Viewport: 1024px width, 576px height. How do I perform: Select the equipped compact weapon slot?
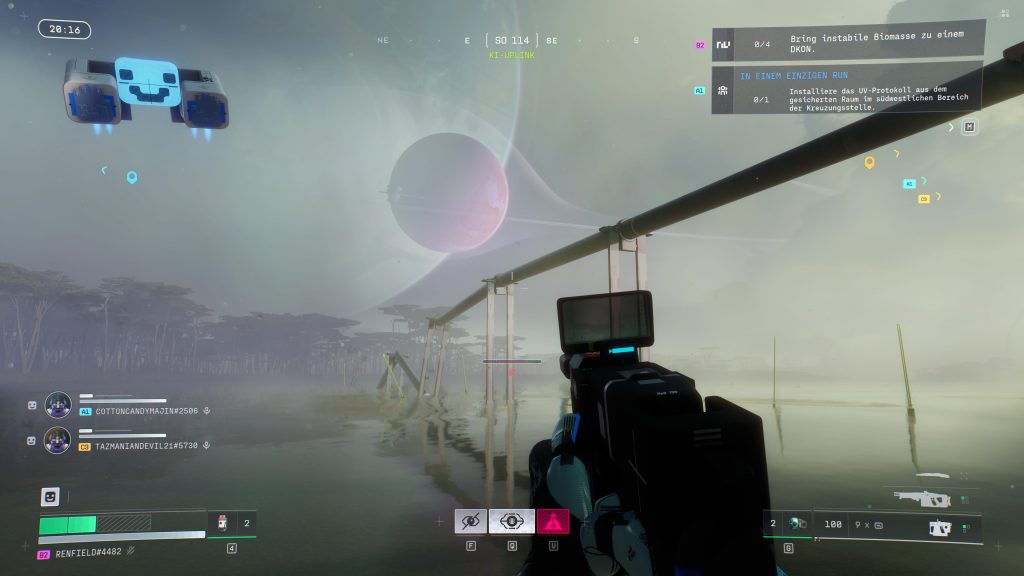[938, 527]
